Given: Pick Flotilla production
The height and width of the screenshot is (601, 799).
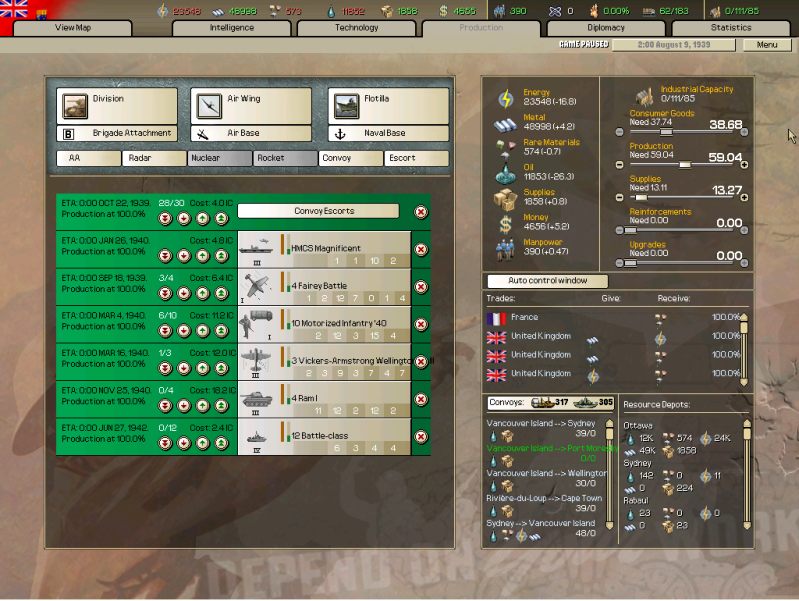Looking at the screenshot, I should point(388,105).
